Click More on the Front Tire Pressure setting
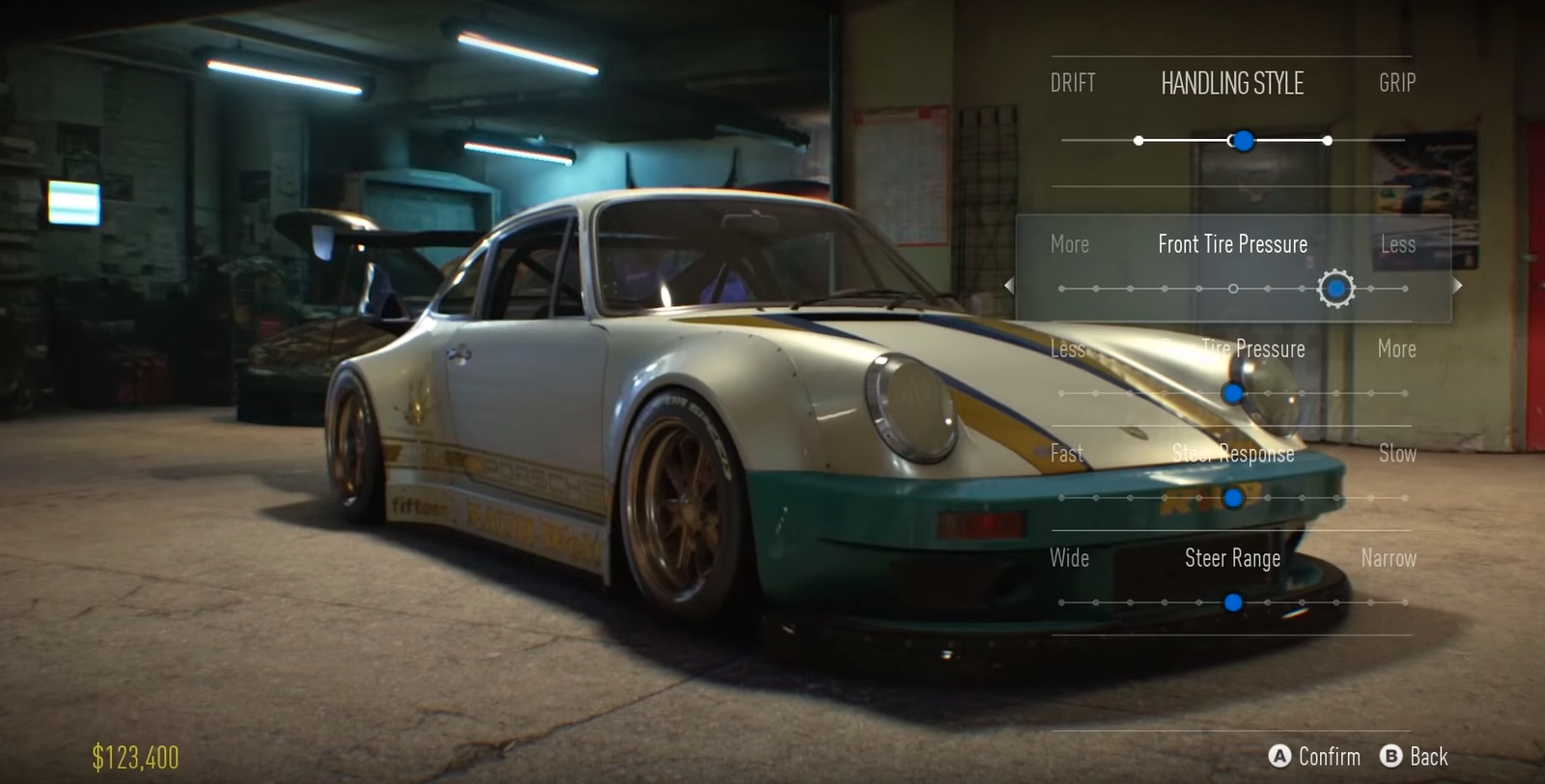Screen dimensions: 1545x784 tap(1071, 244)
